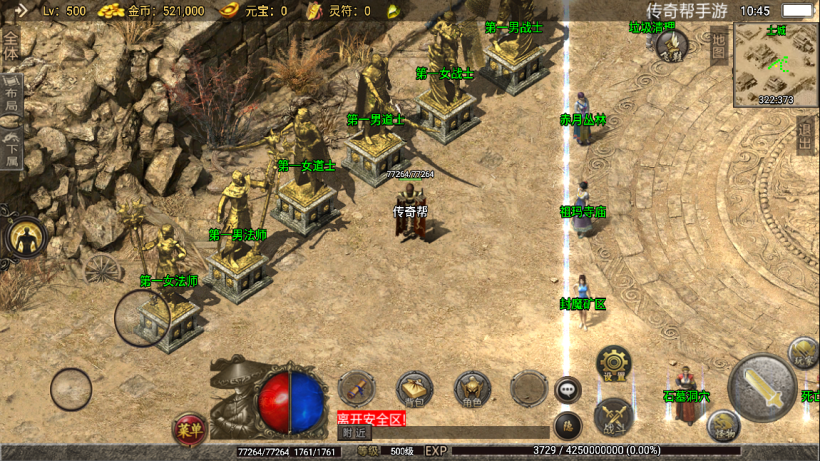Screen dimensions: 820x461
Task: Open the 设置 gear settings
Action: pos(613,363)
